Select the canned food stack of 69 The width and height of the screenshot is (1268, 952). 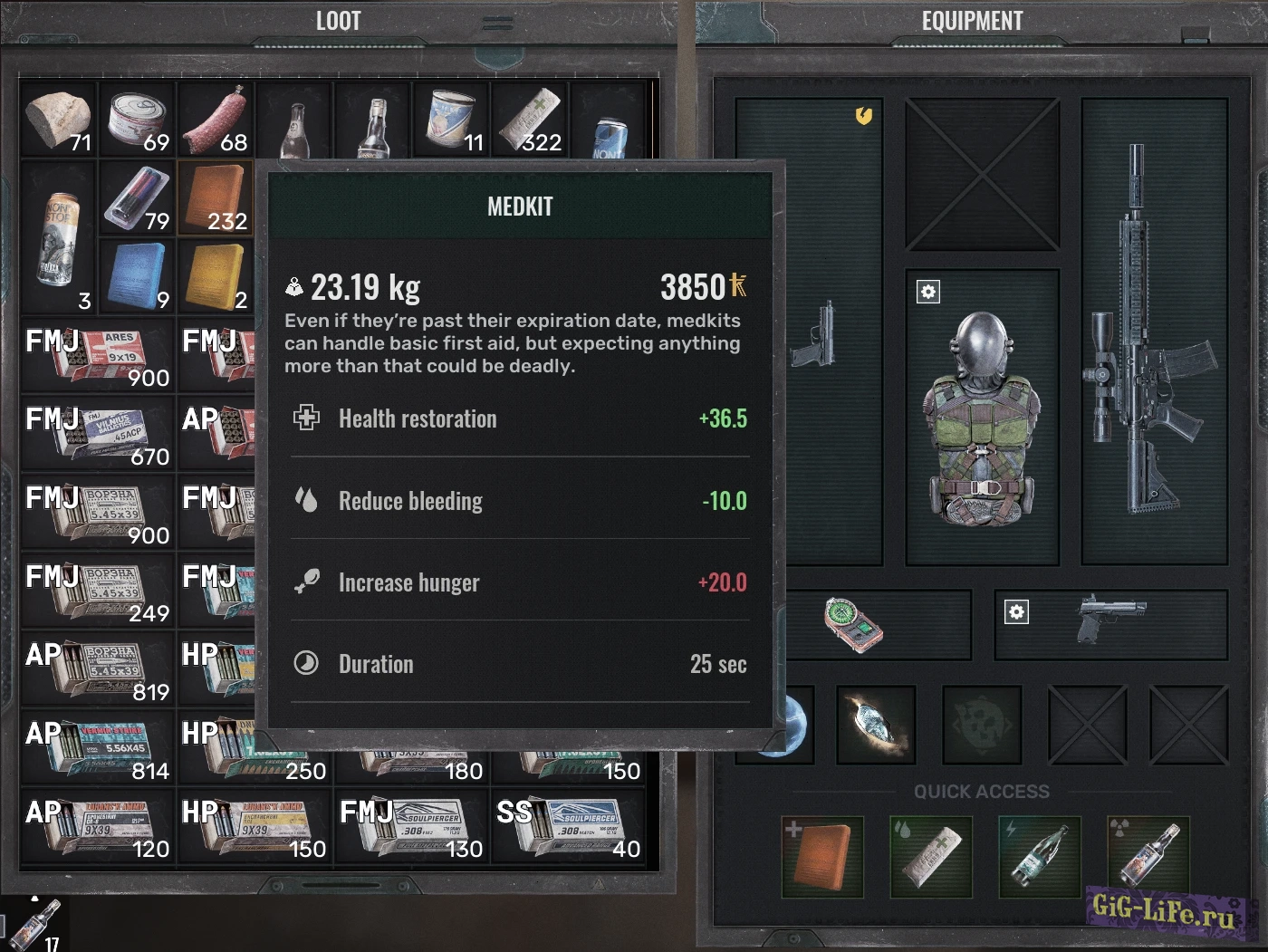coord(138,120)
